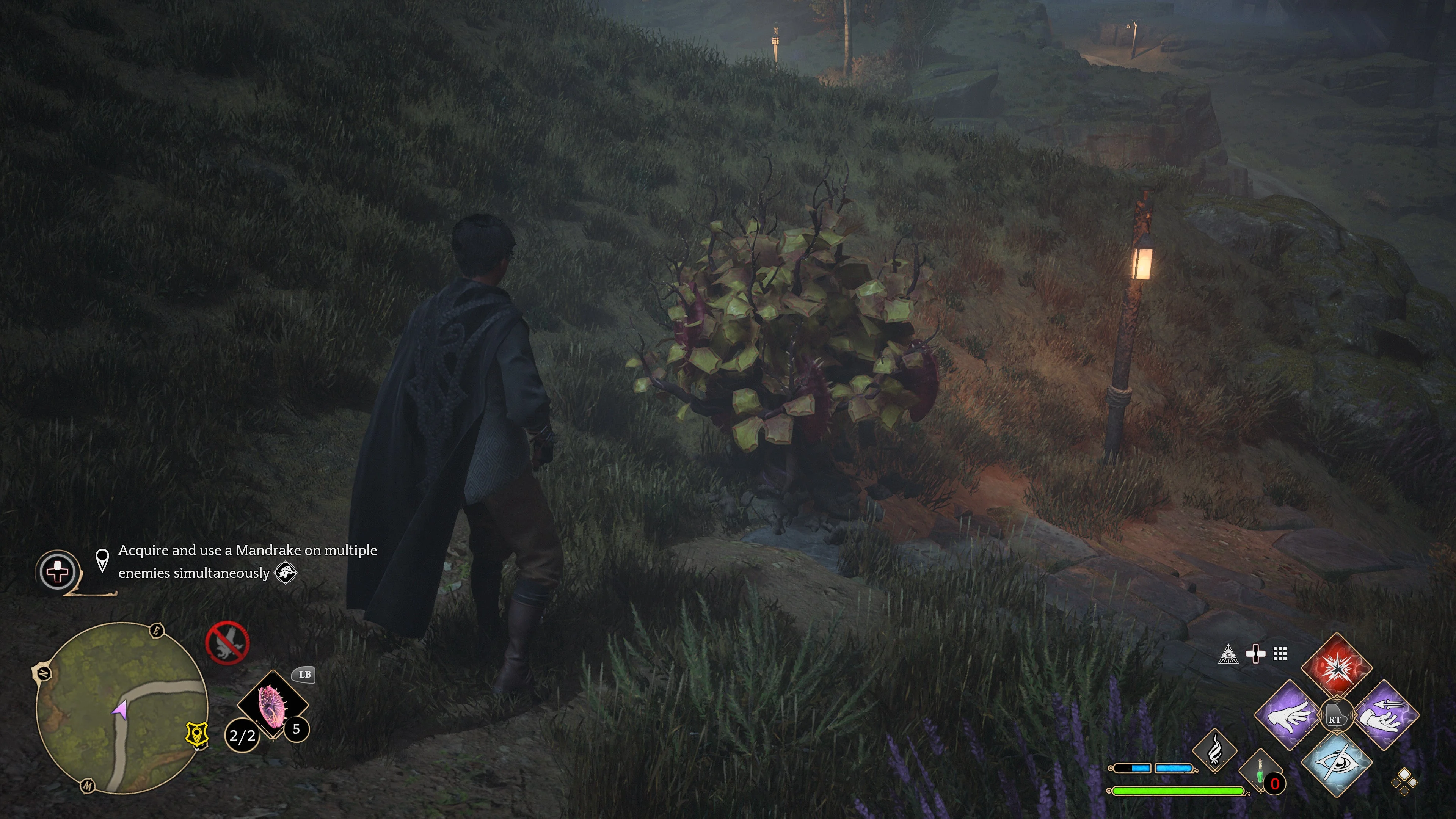Image resolution: width=1456 pixels, height=819 pixels.
Task: Click the mushroom challenge icon after objective text
Action: (286, 573)
